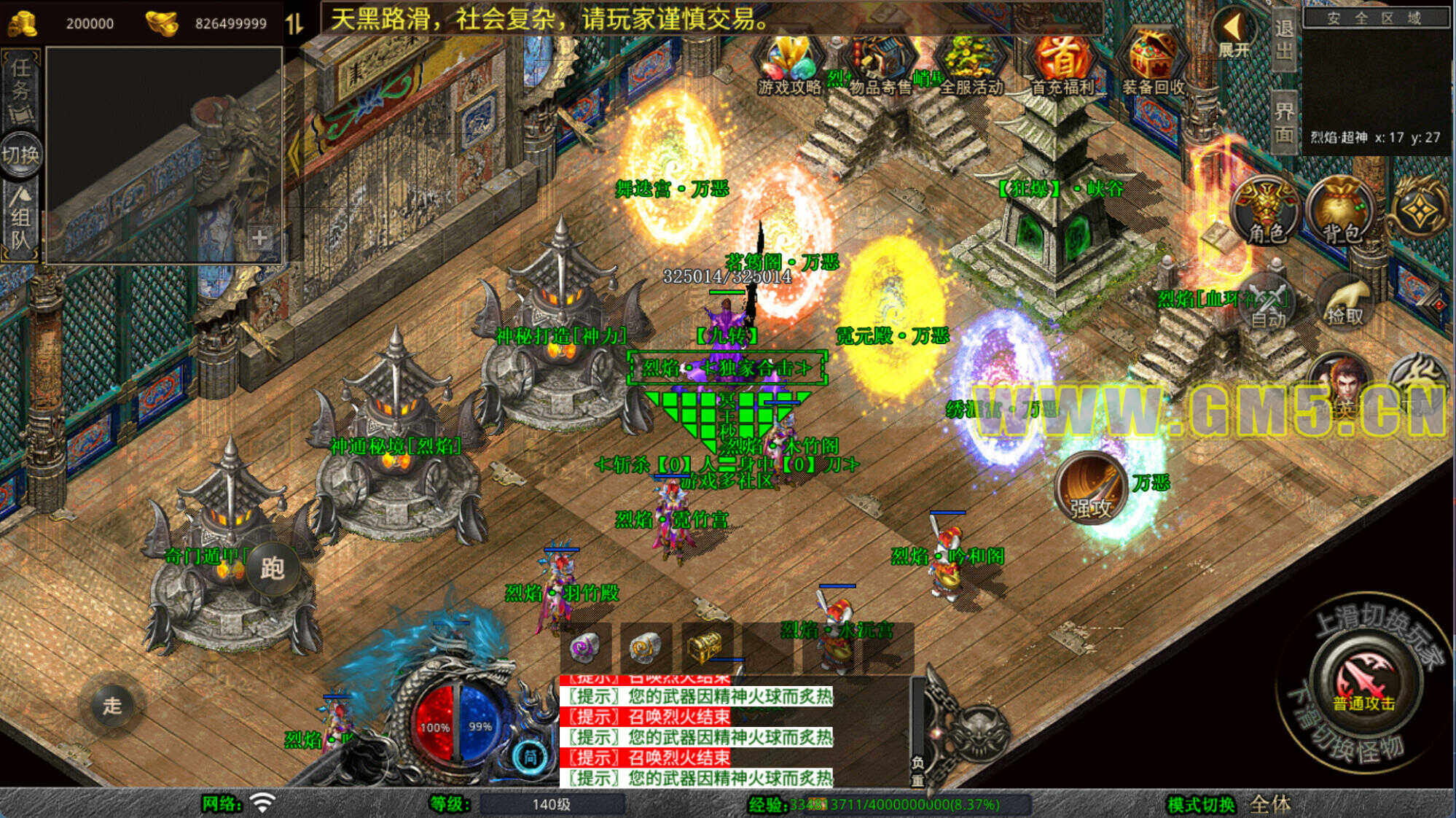
Task: Toggle 自动 auto-combat crossed swords button
Action: (1269, 304)
